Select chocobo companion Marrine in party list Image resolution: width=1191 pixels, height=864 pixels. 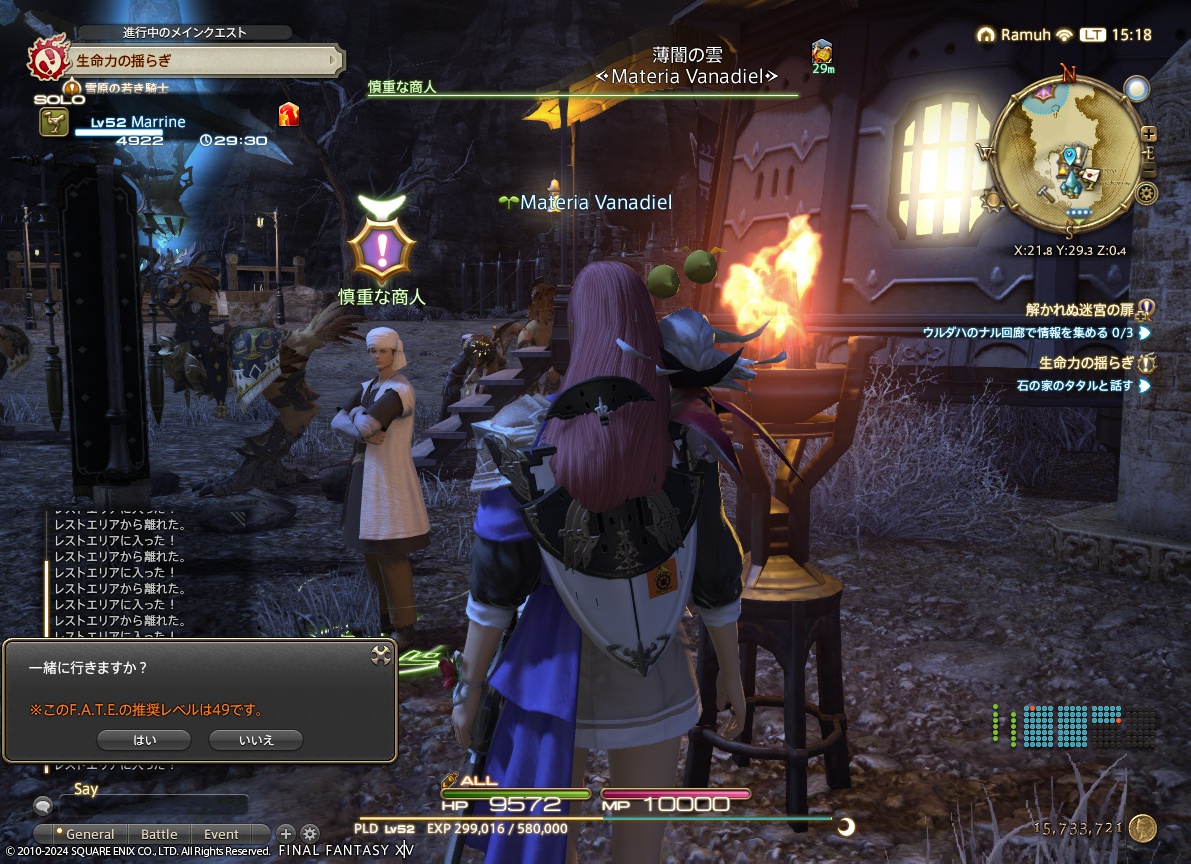click(x=135, y=123)
